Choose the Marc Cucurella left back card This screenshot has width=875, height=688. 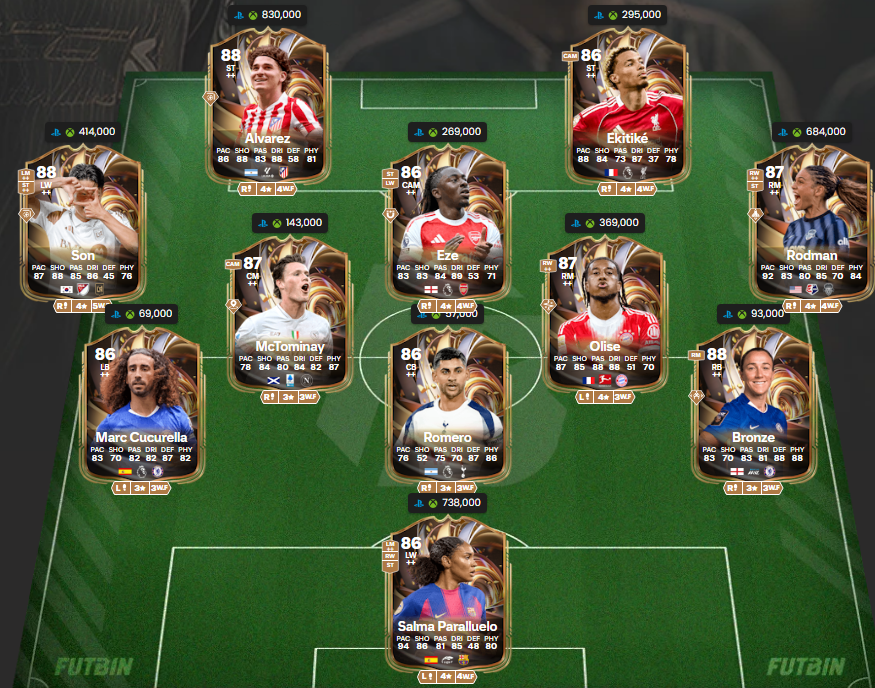(x=143, y=402)
